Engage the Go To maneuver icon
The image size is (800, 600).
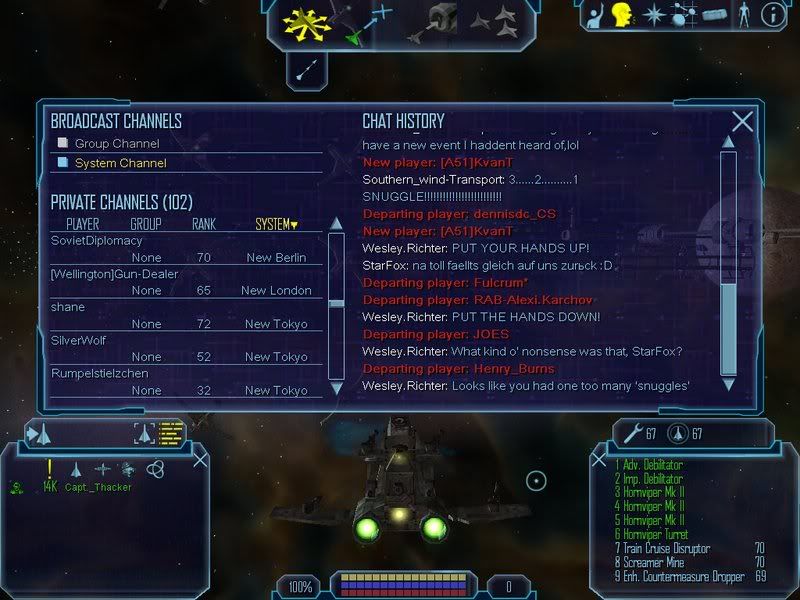[x=371, y=20]
